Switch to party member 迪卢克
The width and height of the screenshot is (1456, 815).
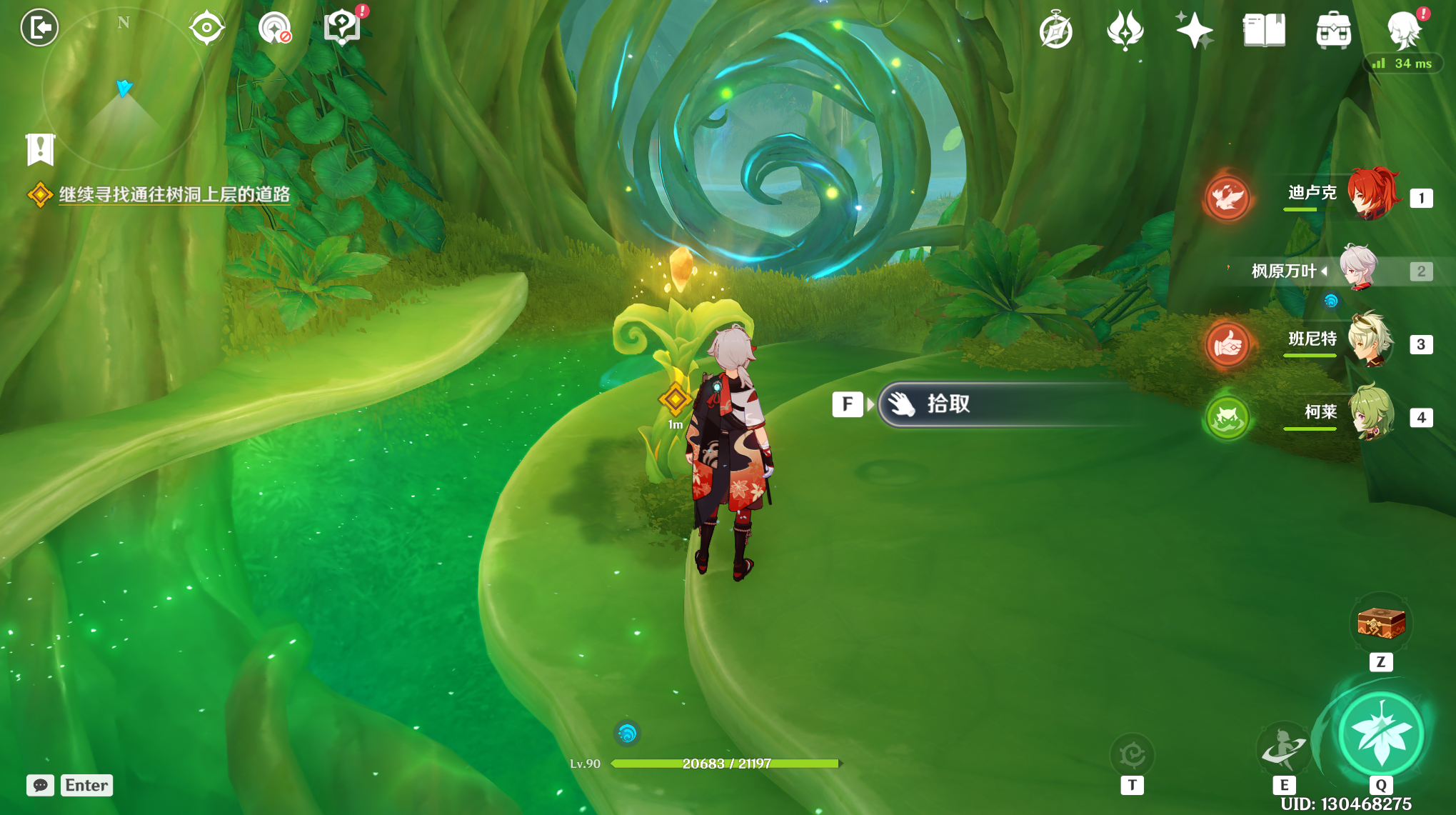tap(1371, 194)
